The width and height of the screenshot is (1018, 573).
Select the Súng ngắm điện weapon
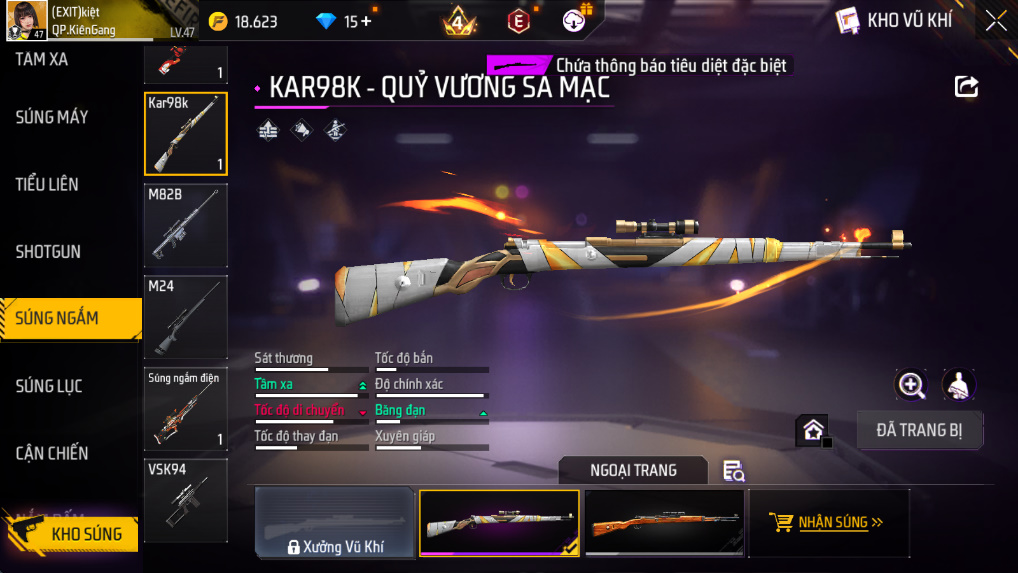[x=186, y=408]
